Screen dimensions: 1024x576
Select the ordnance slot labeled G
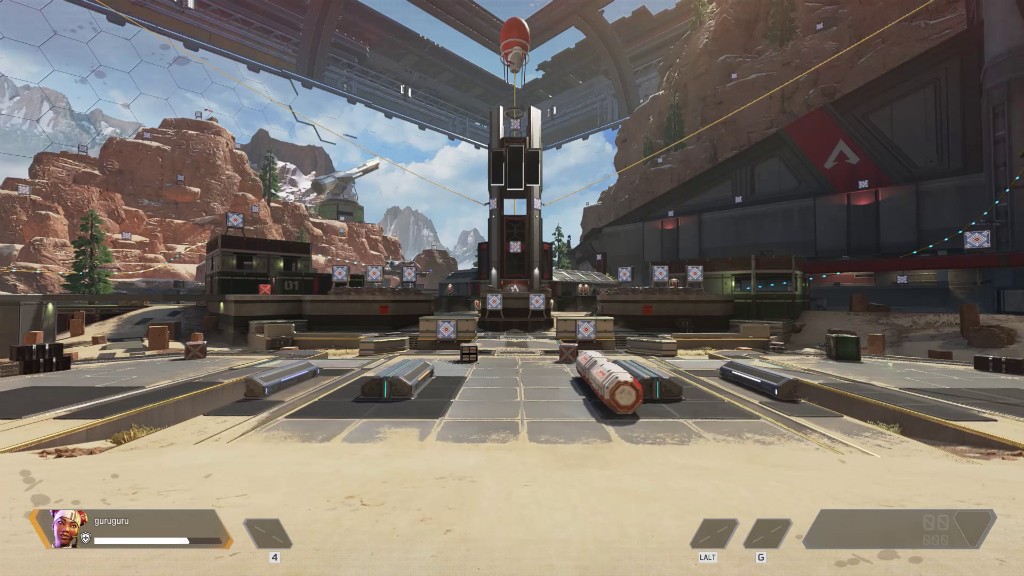pyautogui.click(x=767, y=533)
